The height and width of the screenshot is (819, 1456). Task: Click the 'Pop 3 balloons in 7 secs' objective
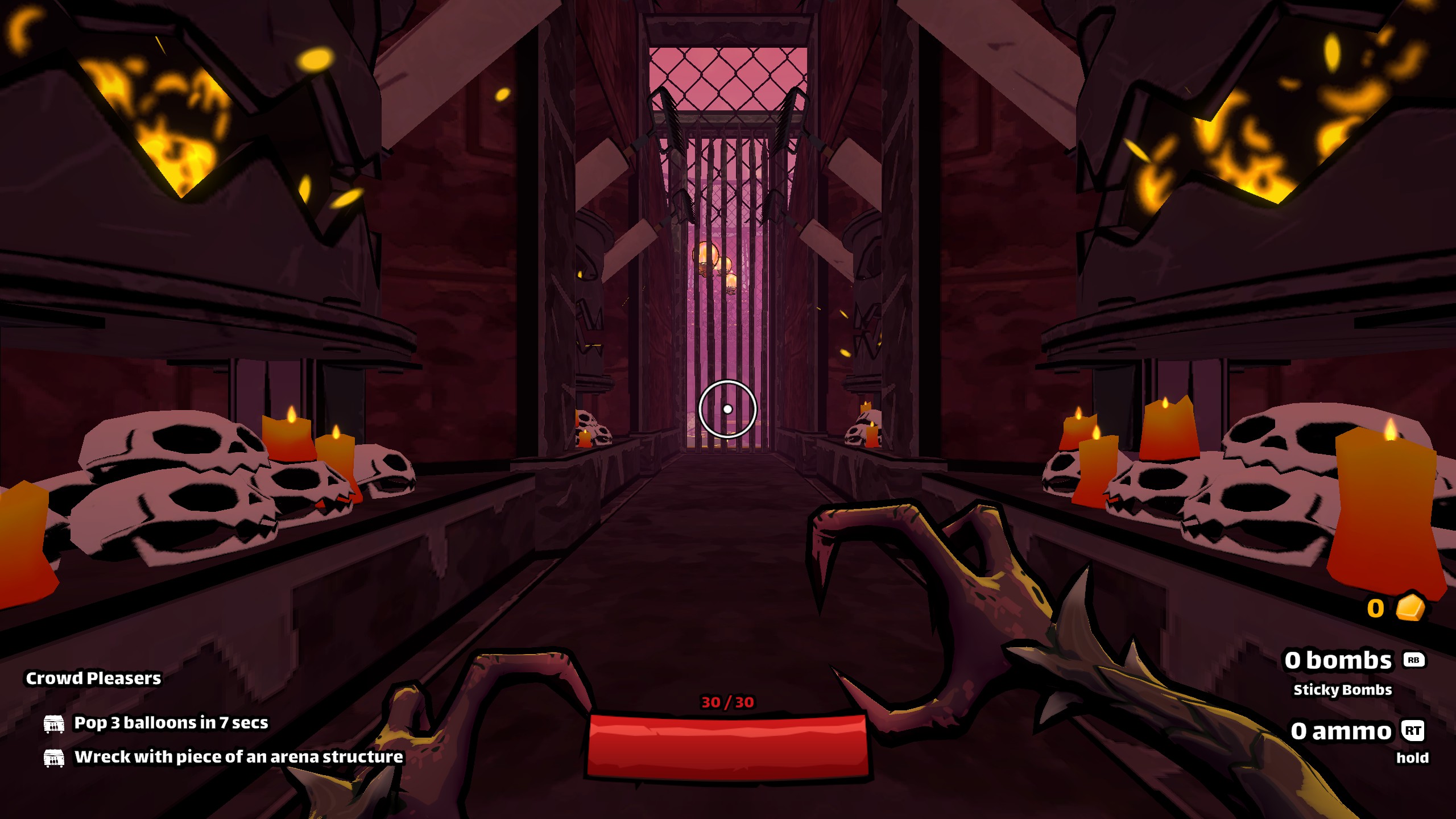[x=171, y=723]
